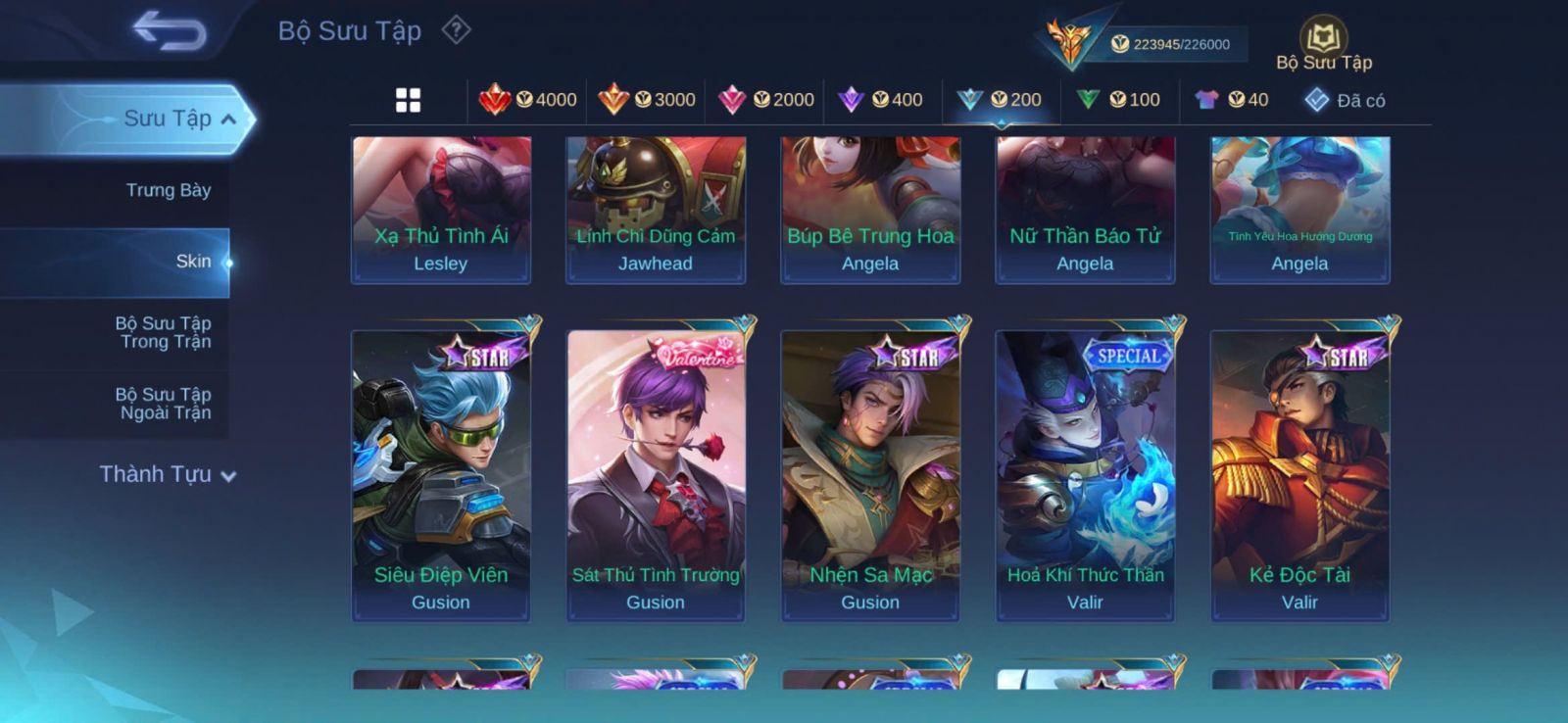Select the 400 point tier tab

[881, 100]
